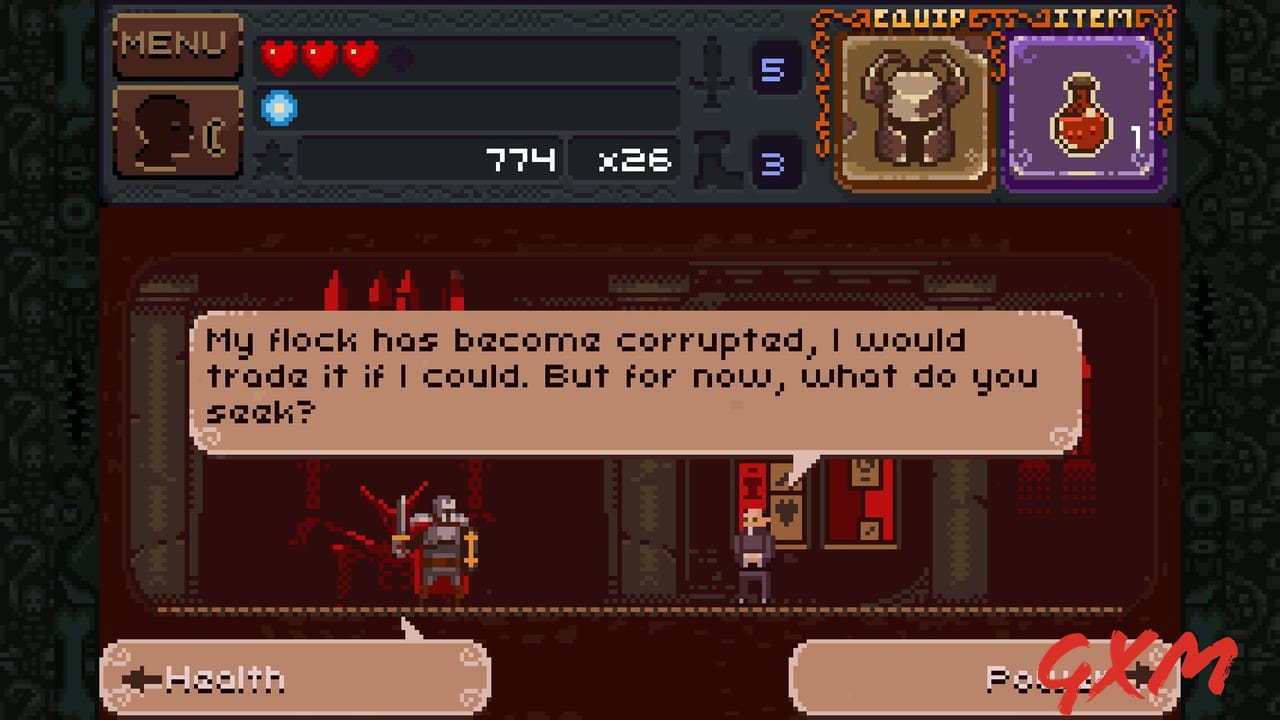Click the sword count showing 5
Image resolution: width=1280 pixels, height=720 pixels.
[x=775, y=68]
